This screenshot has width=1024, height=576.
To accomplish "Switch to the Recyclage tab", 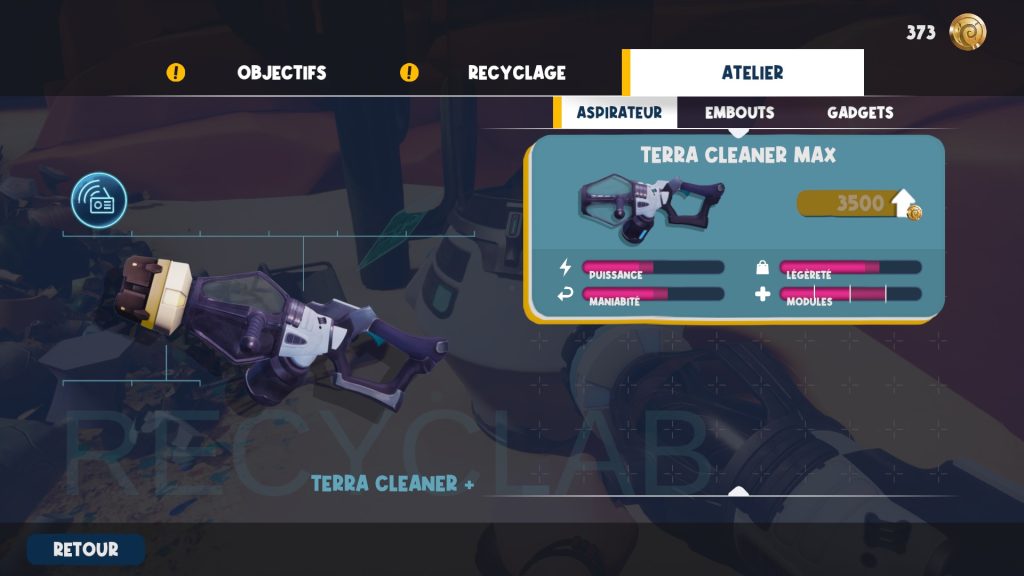I will point(516,73).
